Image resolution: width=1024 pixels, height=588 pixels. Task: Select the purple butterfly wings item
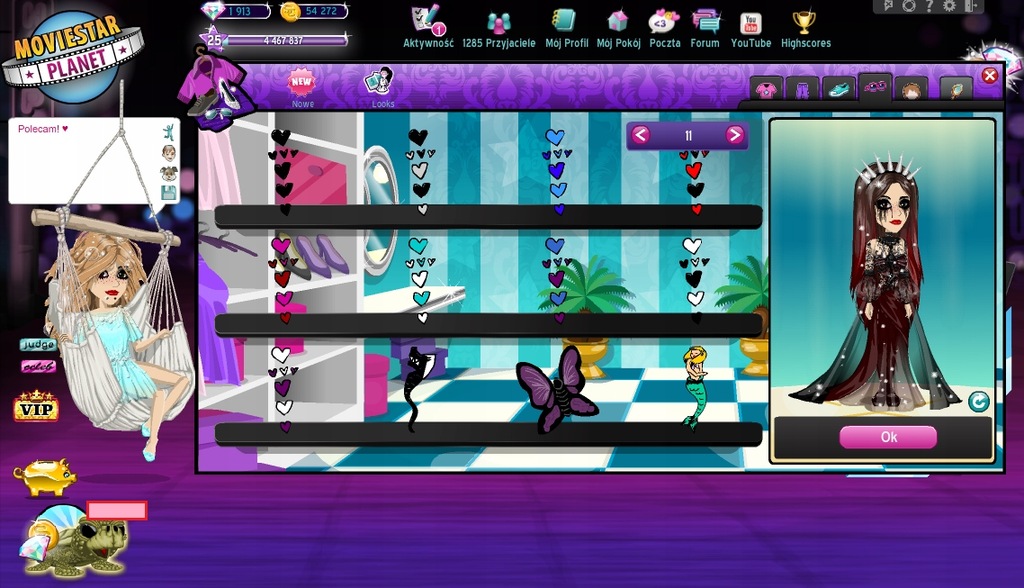(556, 389)
